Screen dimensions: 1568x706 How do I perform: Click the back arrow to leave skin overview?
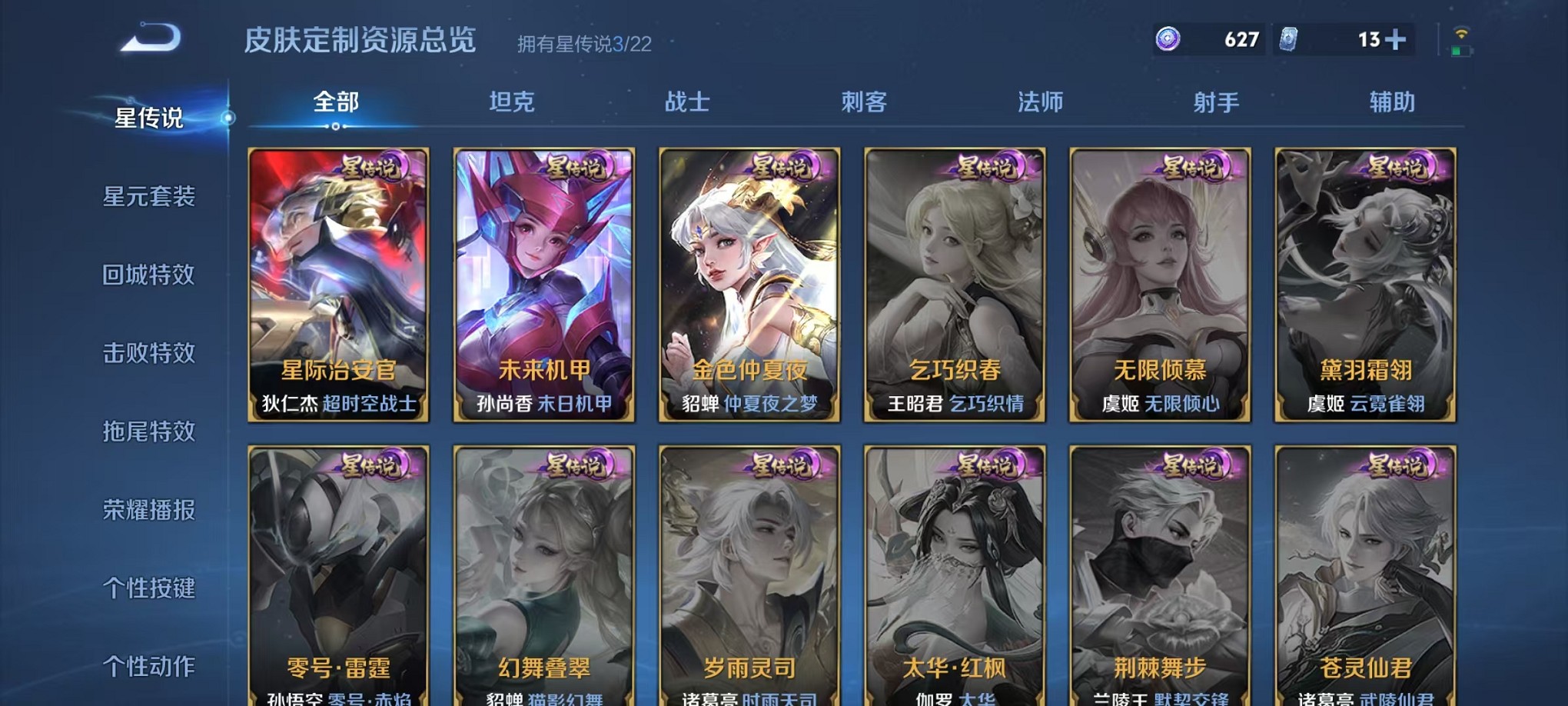pos(148,38)
